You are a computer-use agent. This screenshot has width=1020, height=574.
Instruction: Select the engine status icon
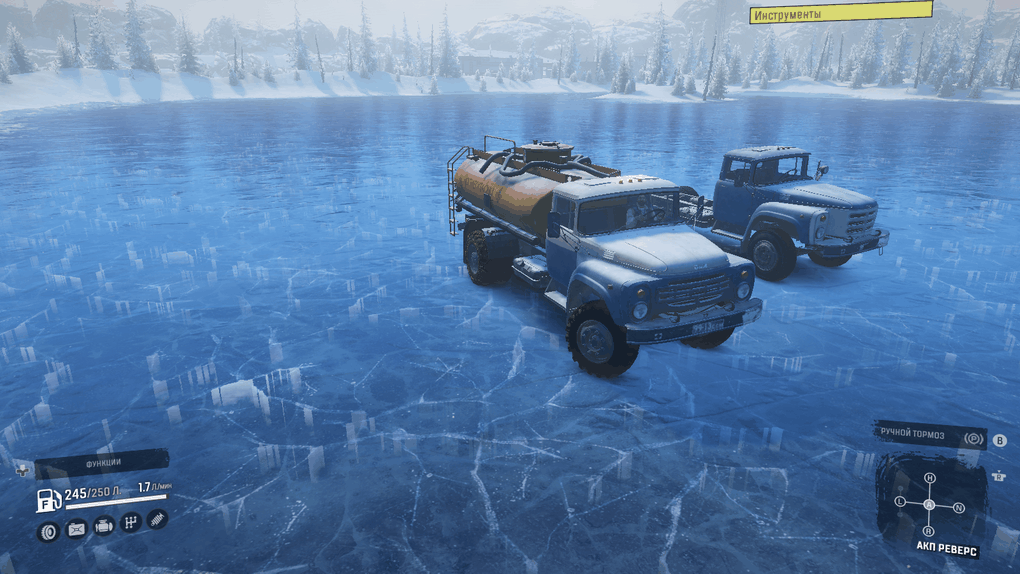pyautogui.click(x=104, y=526)
